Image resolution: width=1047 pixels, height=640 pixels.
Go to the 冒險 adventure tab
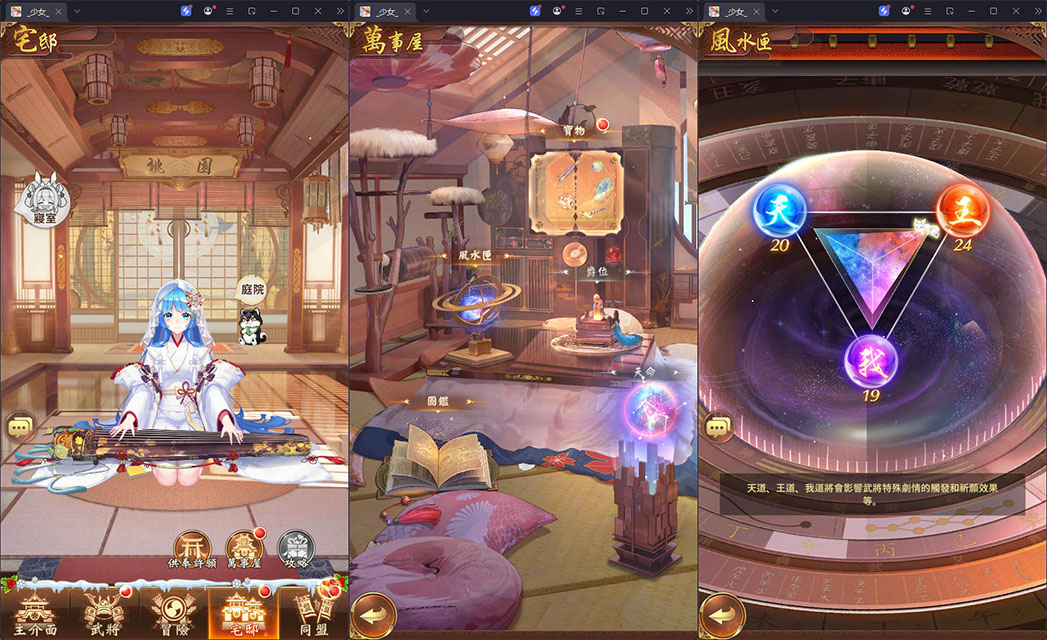(173, 611)
